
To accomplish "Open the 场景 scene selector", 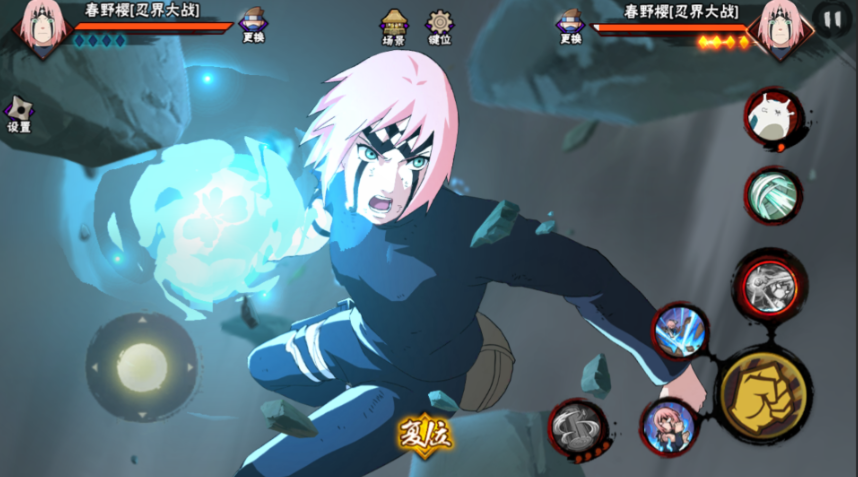I will click(x=394, y=26).
